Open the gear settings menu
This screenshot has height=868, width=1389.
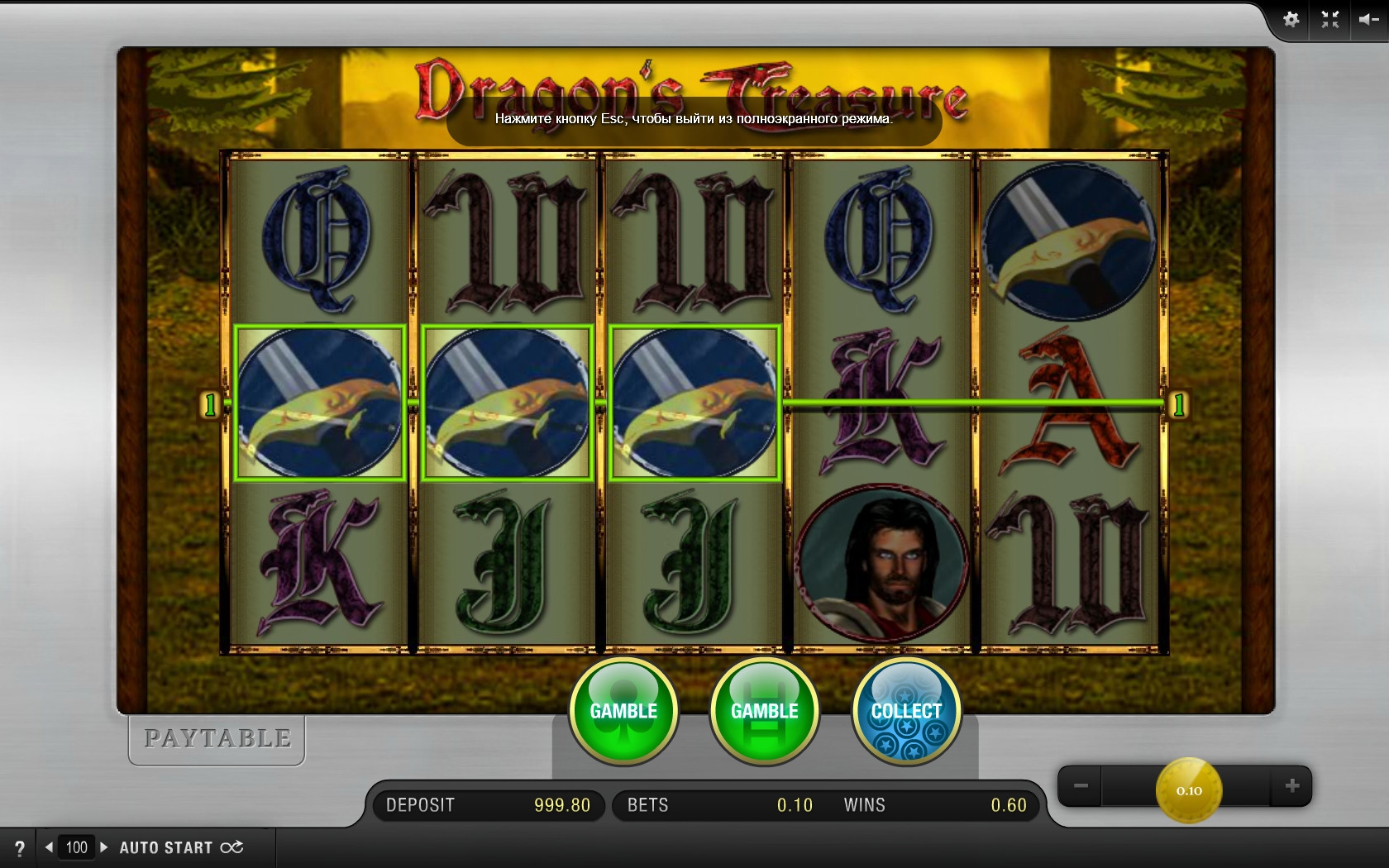point(1291,20)
